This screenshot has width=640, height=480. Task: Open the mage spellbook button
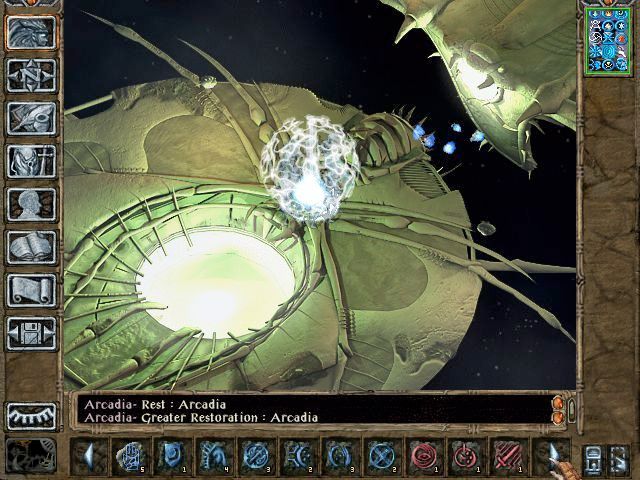tap(31, 247)
